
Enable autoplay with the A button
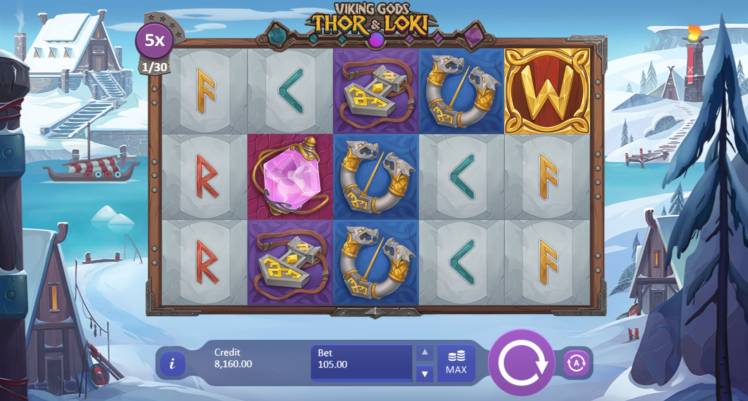point(576,363)
